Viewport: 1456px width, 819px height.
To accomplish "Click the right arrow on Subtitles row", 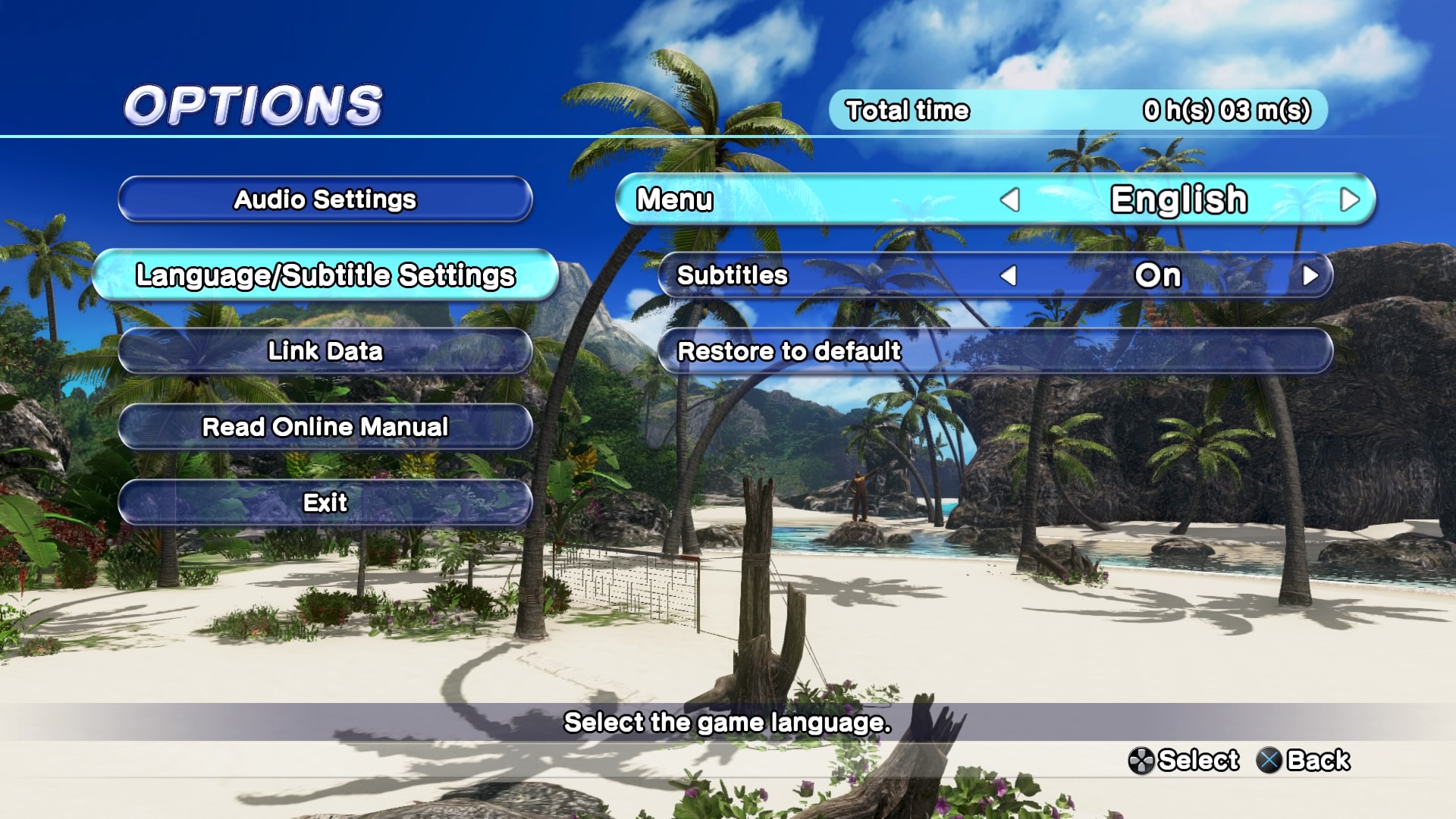I will click(1310, 275).
